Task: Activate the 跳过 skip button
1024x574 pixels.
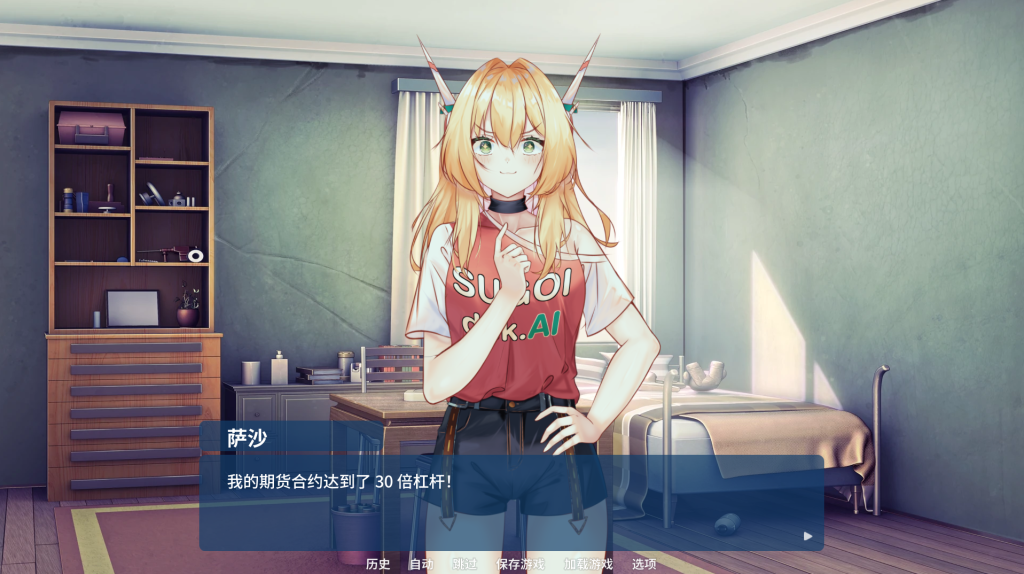Action: [x=464, y=564]
